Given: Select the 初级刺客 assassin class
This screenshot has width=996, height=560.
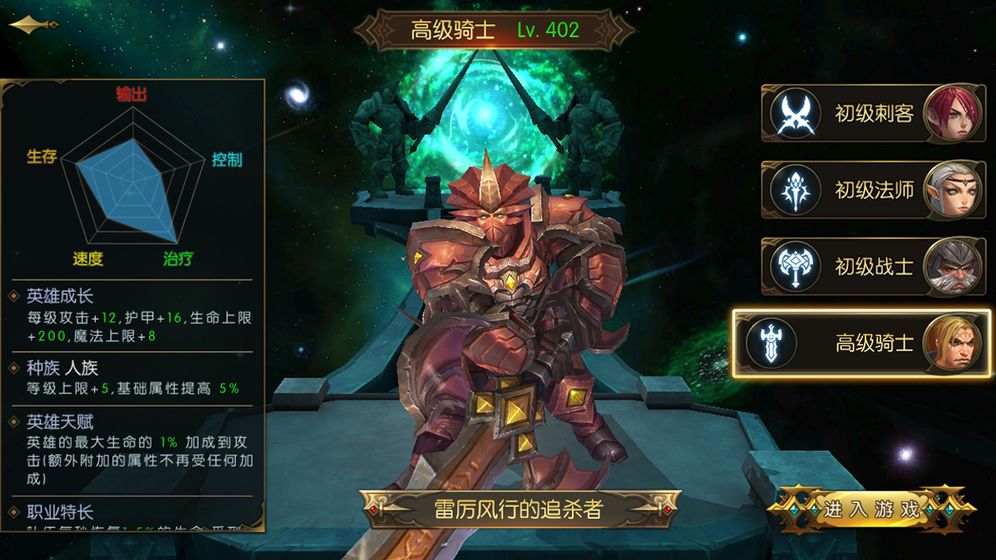Looking at the screenshot, I should coord(873,113).
